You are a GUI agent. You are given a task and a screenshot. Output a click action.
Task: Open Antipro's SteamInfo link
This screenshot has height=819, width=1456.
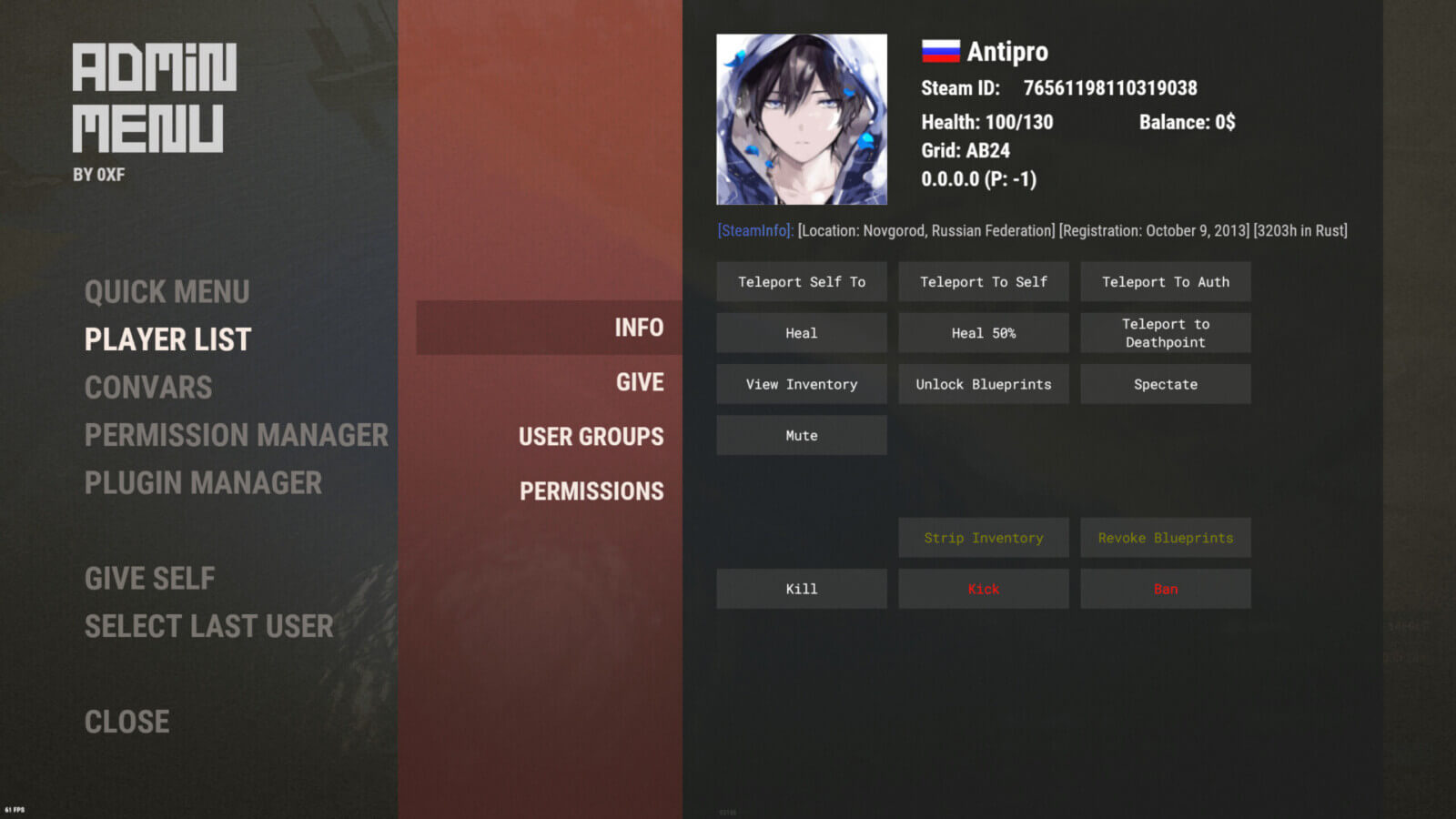[x=753, y=230]
